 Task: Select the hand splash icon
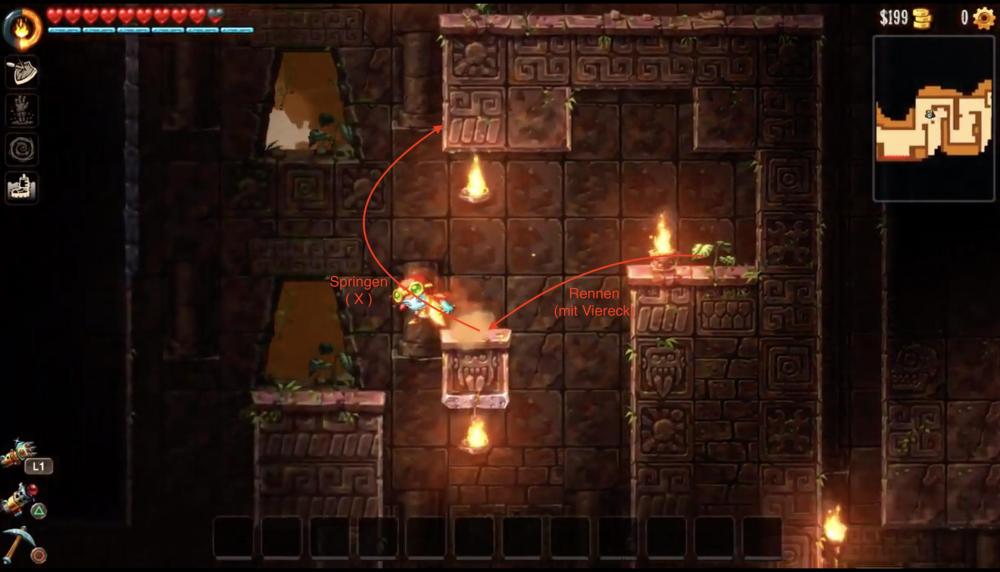point(22,110)
